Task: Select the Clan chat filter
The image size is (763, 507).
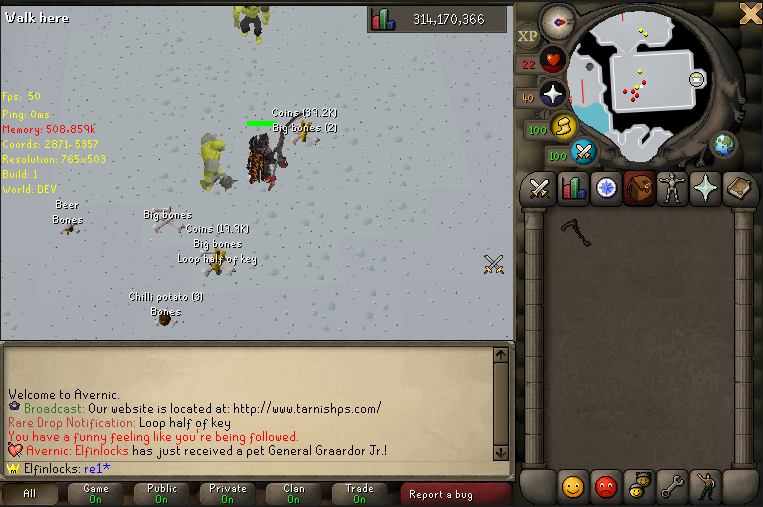Action: [293, 494]
